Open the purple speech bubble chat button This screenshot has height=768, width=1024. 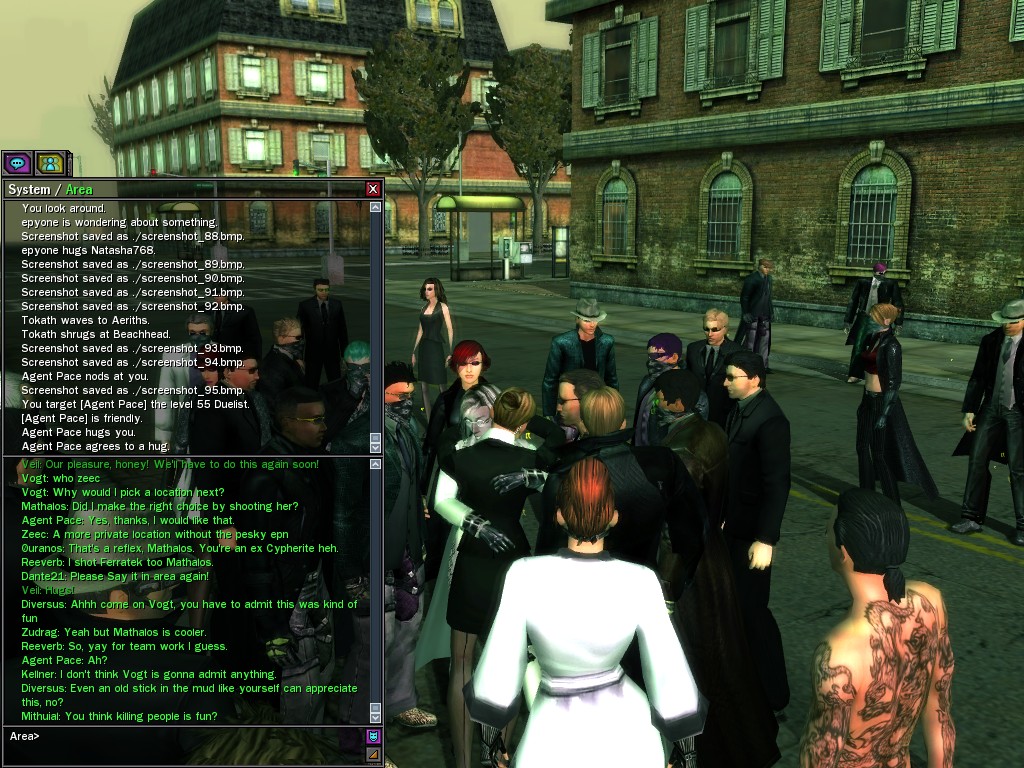[x=17, y=162]
